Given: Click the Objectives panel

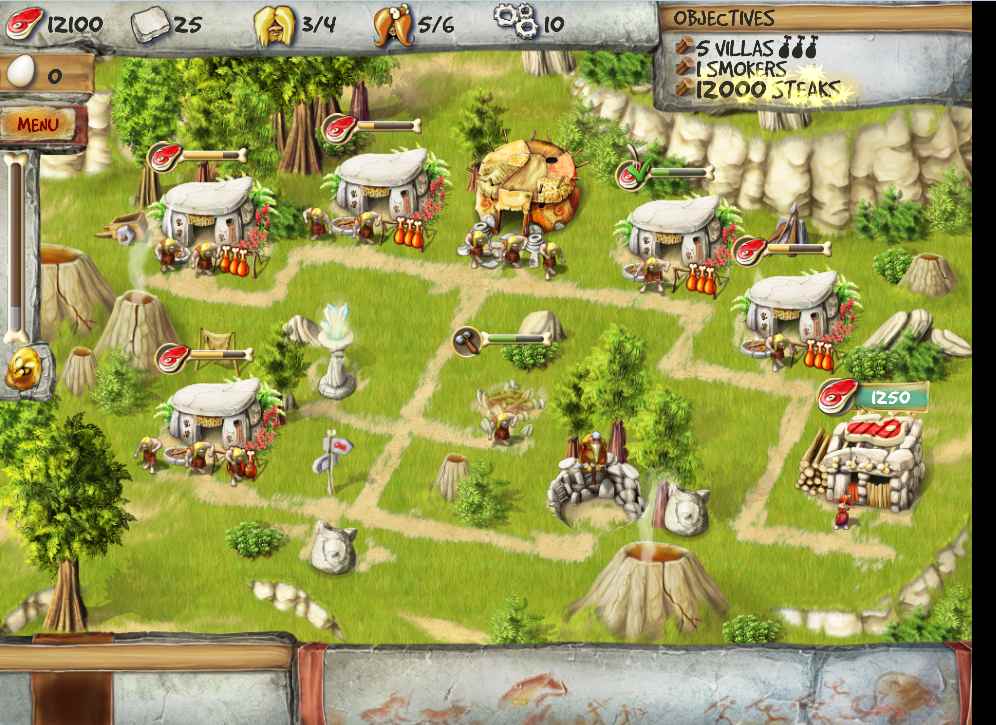Looking at the screenshot, I should pos(760,55).
